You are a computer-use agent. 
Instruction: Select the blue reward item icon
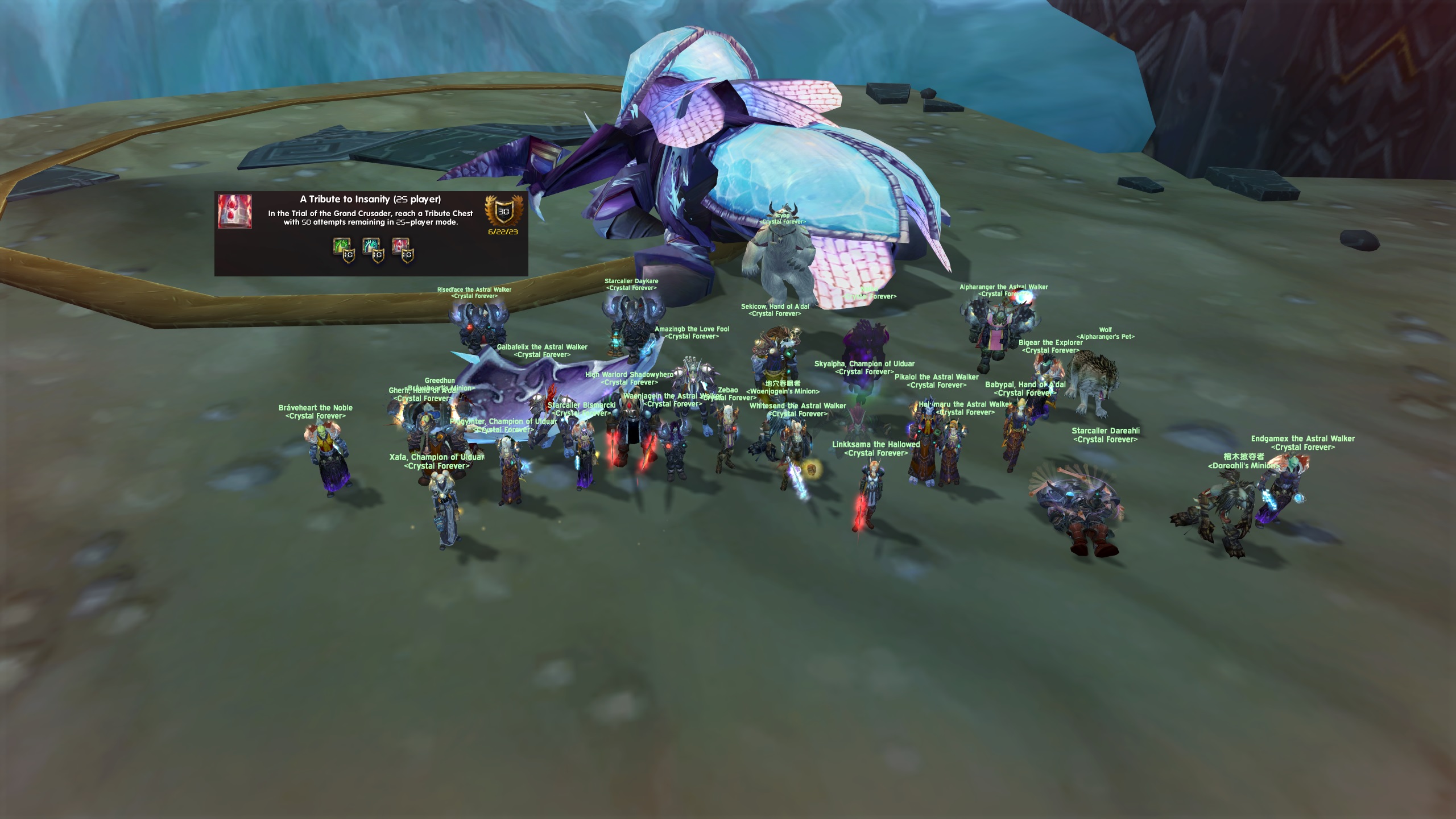point(370,246)
